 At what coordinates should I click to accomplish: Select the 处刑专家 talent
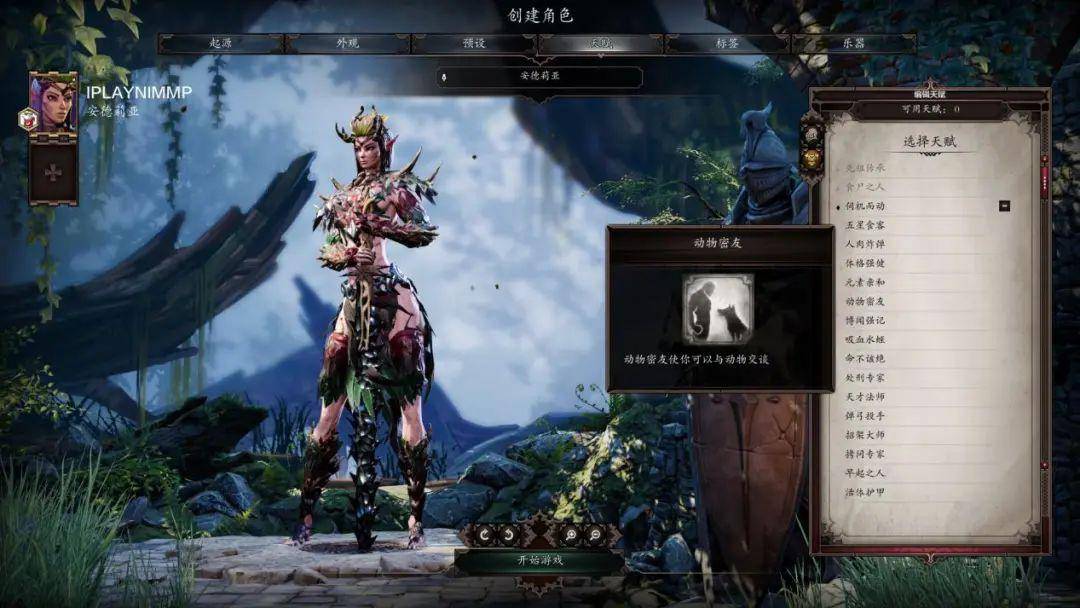(x=865, y=378)
